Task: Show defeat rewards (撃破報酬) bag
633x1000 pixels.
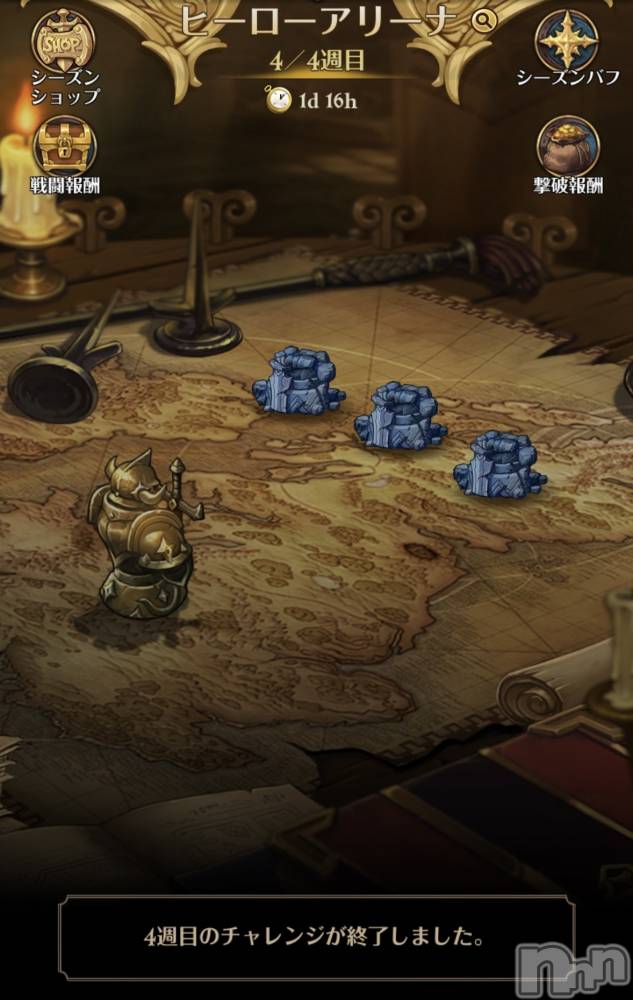Action: pyautogui.click(x=567, y=146)
